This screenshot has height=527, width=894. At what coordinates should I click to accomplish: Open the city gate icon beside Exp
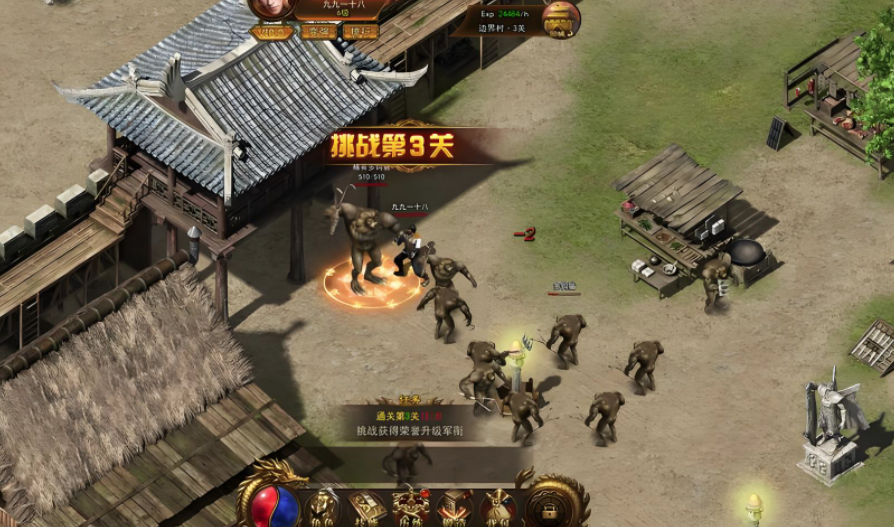click(x=561, y=18)
